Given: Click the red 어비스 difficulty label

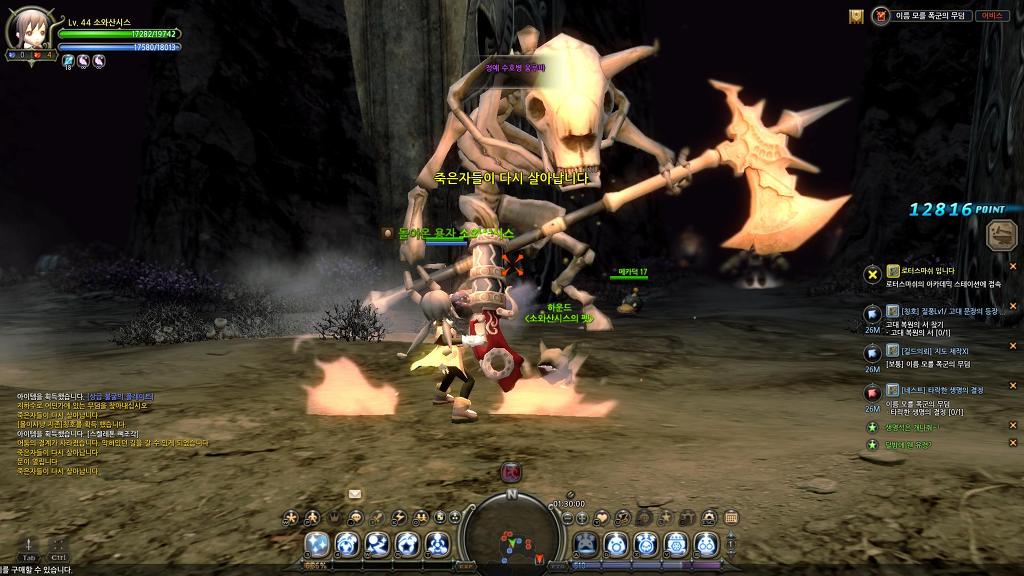Looking at the screenshot, I should click(x=991, y=16).
